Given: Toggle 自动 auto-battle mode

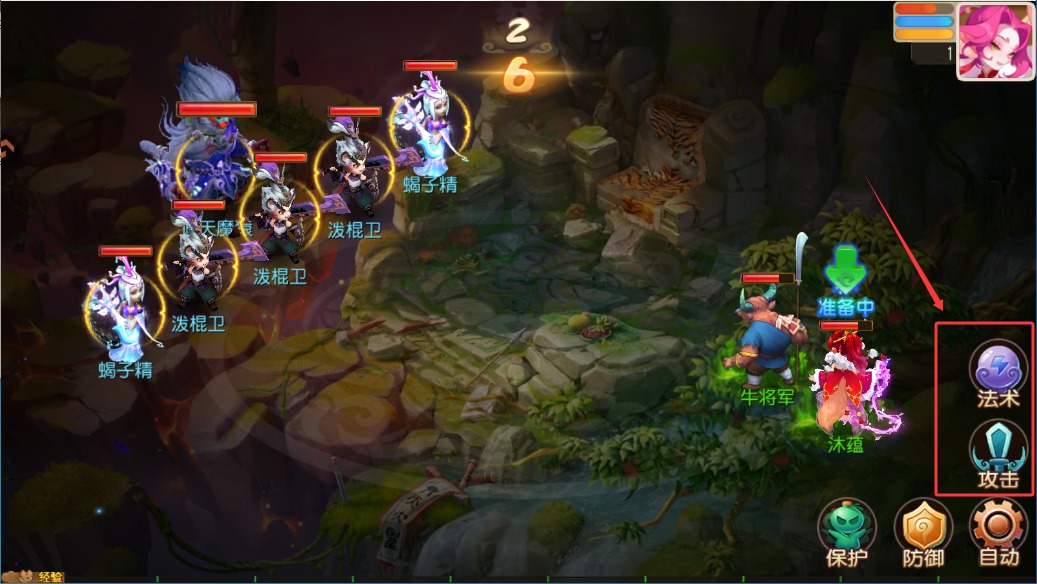Looking at the screenshot, I should (998, 529).
